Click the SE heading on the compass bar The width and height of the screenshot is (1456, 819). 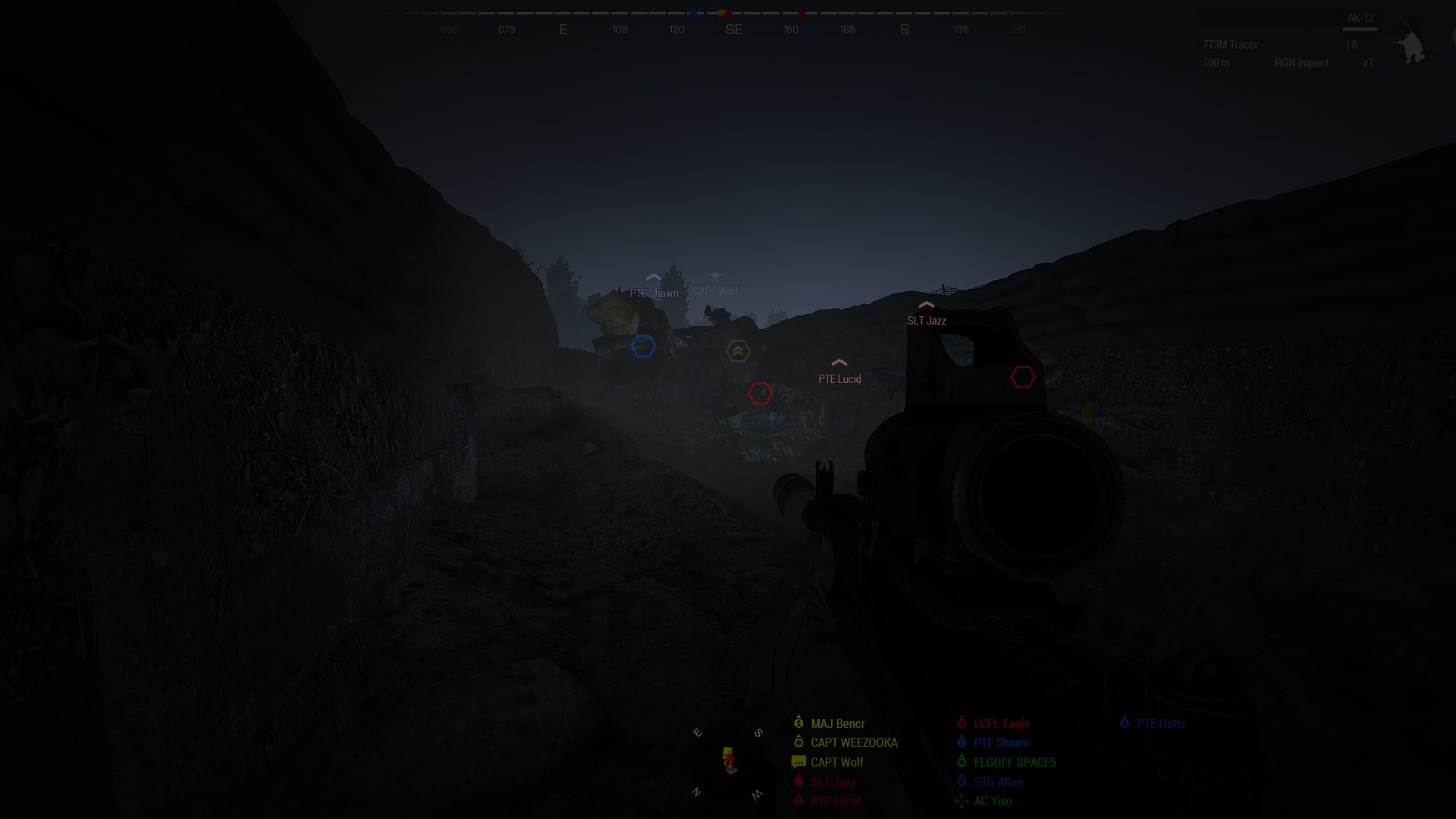pyautogui.click(x=733, y=29)
